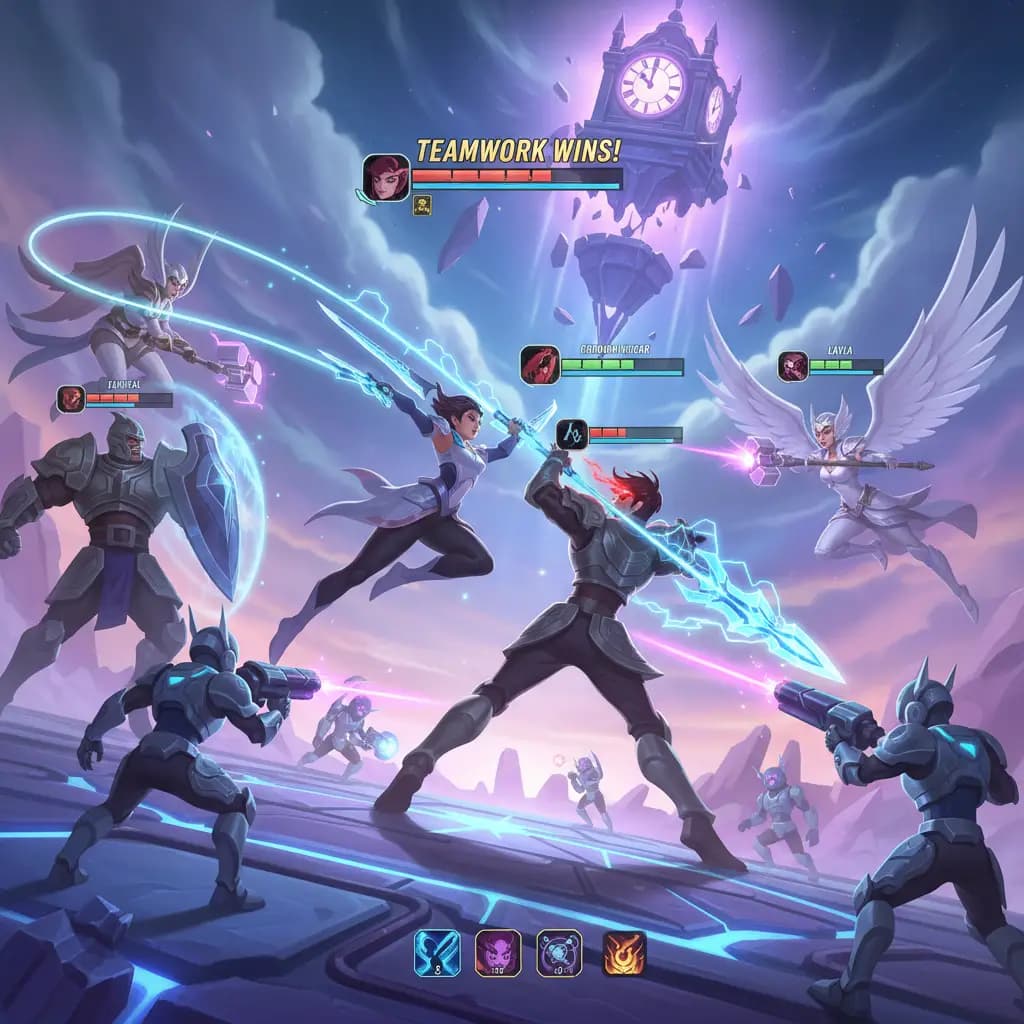This screenshot has height=1024, width=1024.
Task: Select the armored tank's red portrait
Action: tap(70, 399)
